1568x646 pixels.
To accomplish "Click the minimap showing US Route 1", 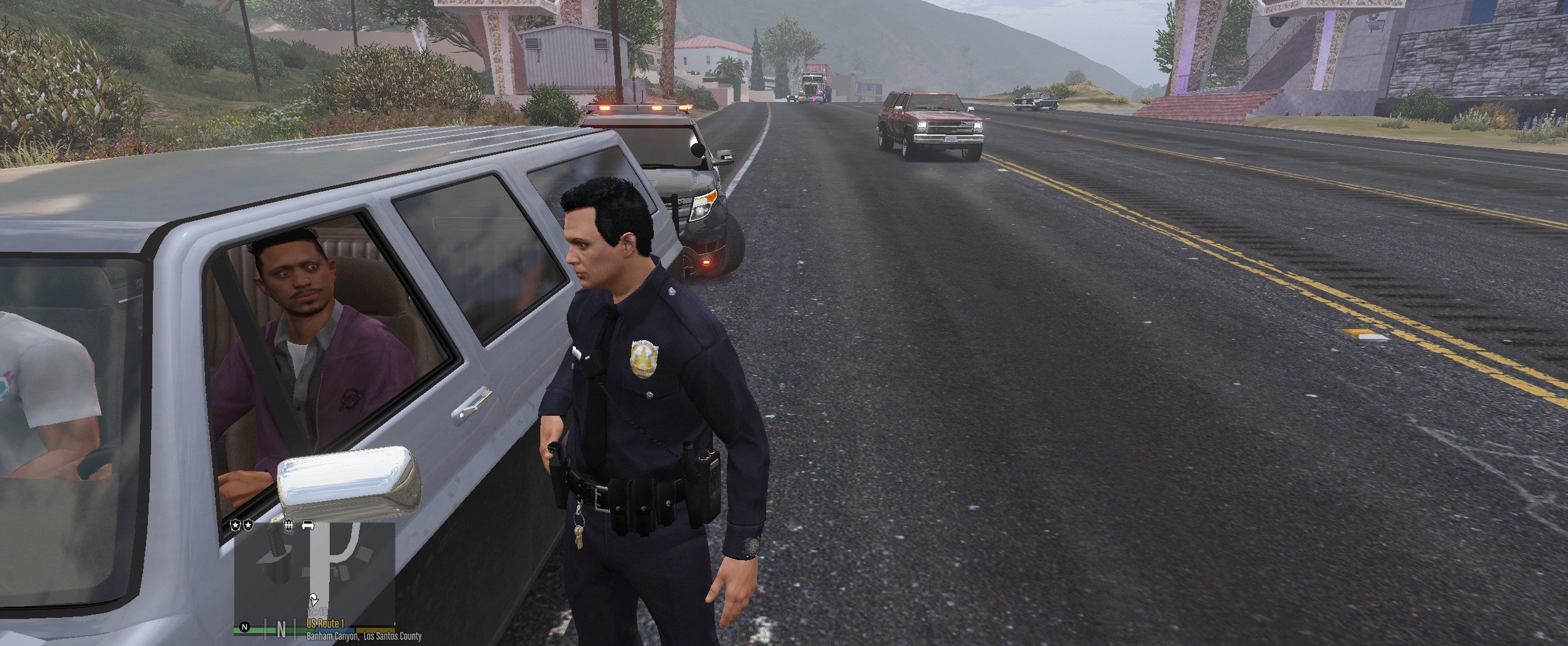I will [314, 574].
